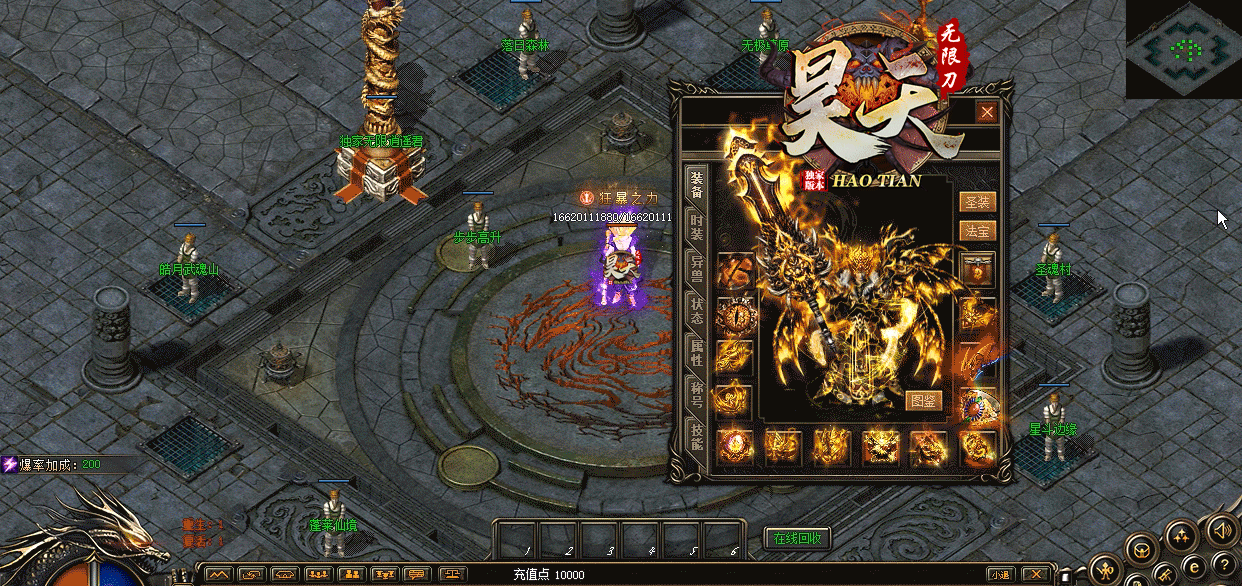The height and width of the screenshot is (586, 1242).
Task: Toggle the sound speaker icon
Action: tap(1220, 529)
